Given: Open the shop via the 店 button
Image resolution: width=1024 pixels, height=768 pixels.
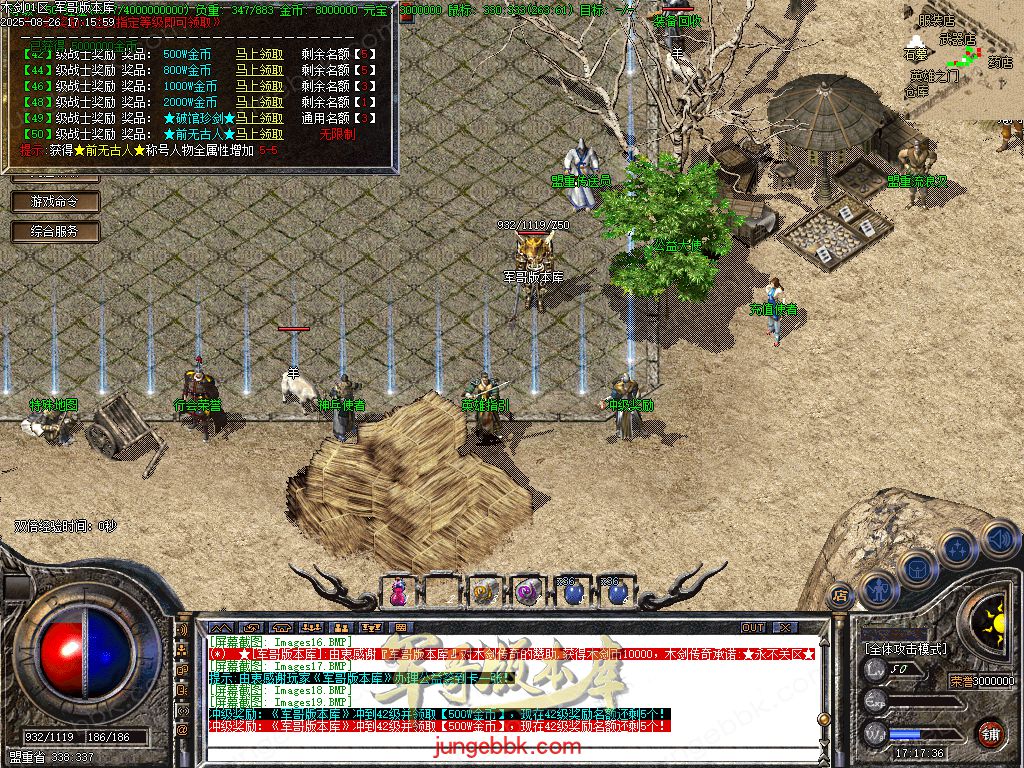Looking at the screenshot, I should (x=840, y=593).
